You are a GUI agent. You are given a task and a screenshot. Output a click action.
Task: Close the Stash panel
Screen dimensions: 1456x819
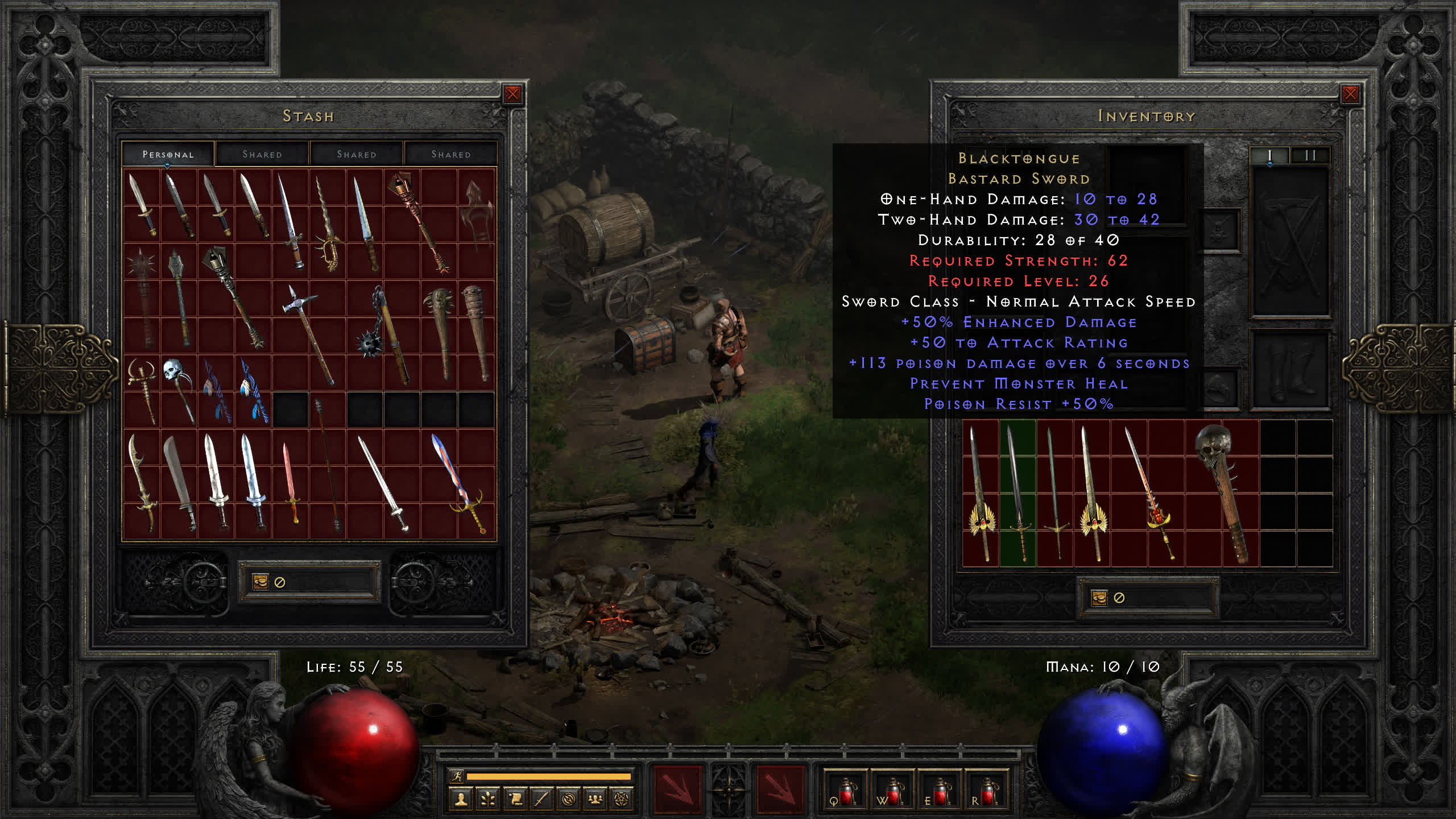(512, 94)
